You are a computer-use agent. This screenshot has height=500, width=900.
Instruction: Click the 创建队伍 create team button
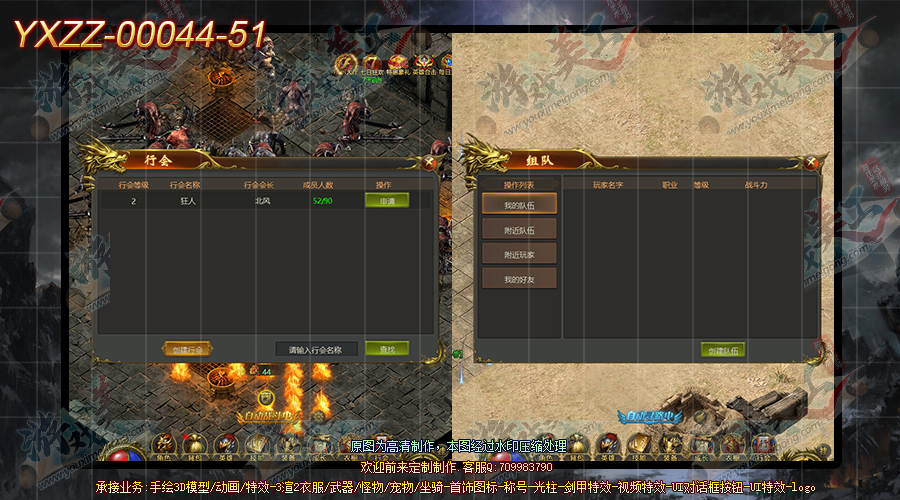[x=722, y=350]
